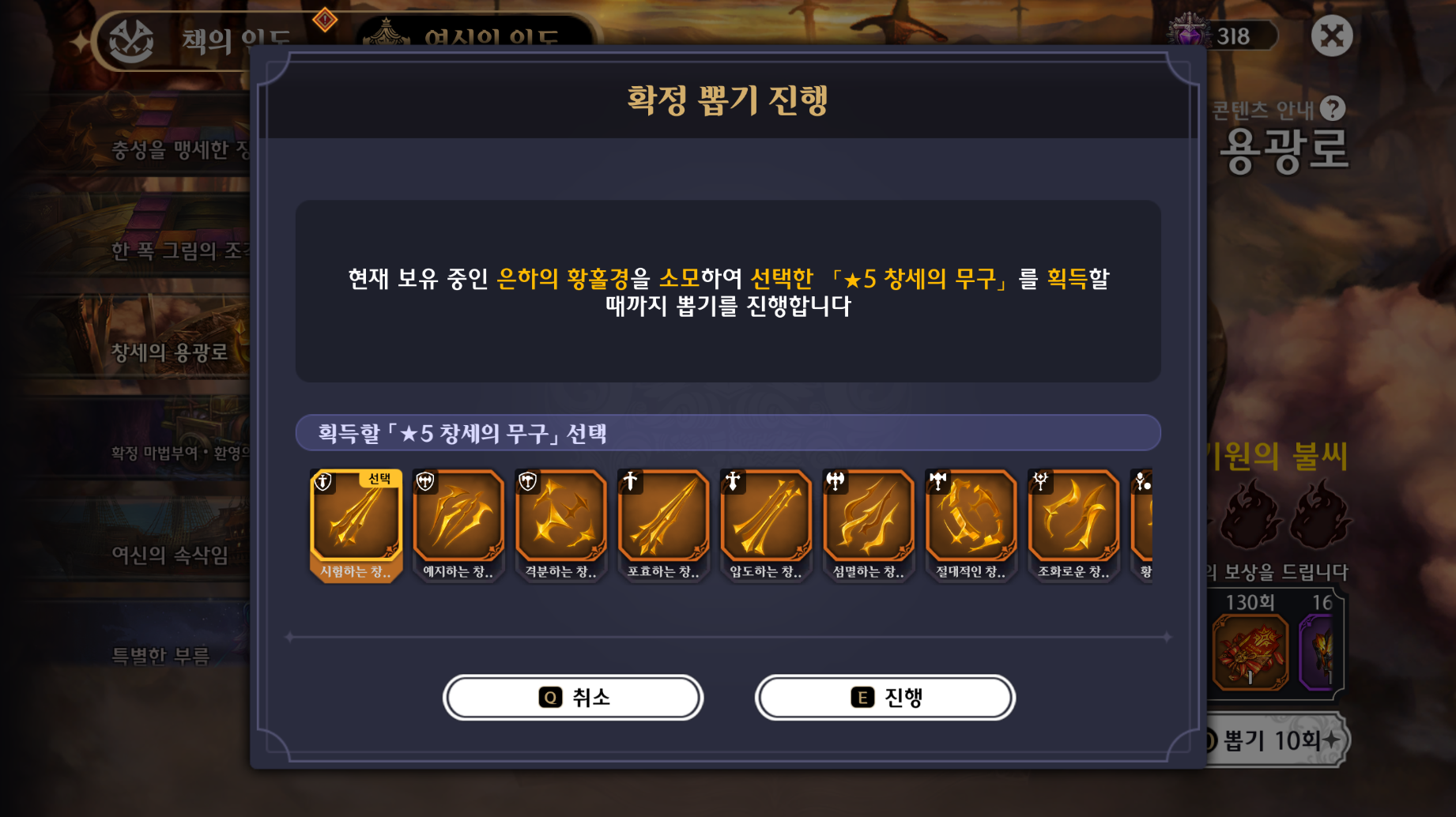This screenshot has height=817, width=1456.
Task: Open the 콘텐츠 안내 help icon
Action: [x=1333, y=108]
